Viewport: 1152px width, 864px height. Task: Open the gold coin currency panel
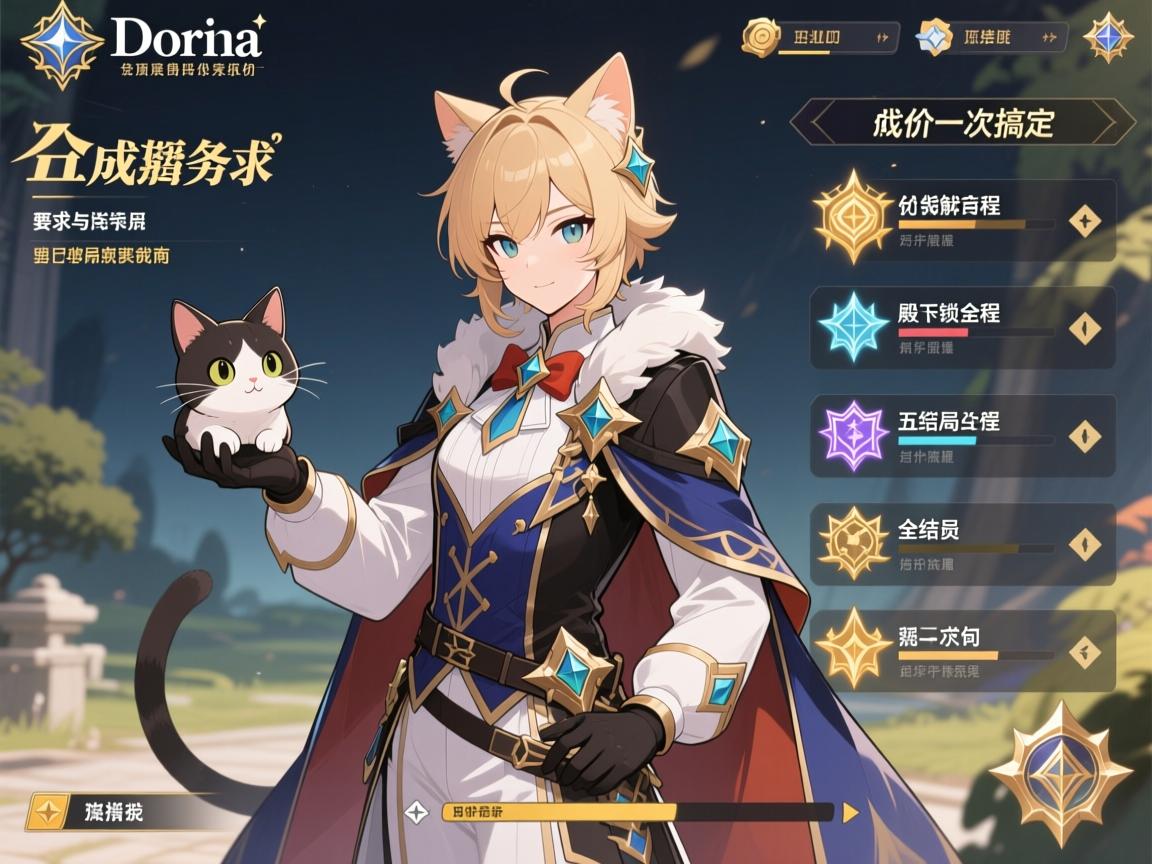[x=820, y=38]
